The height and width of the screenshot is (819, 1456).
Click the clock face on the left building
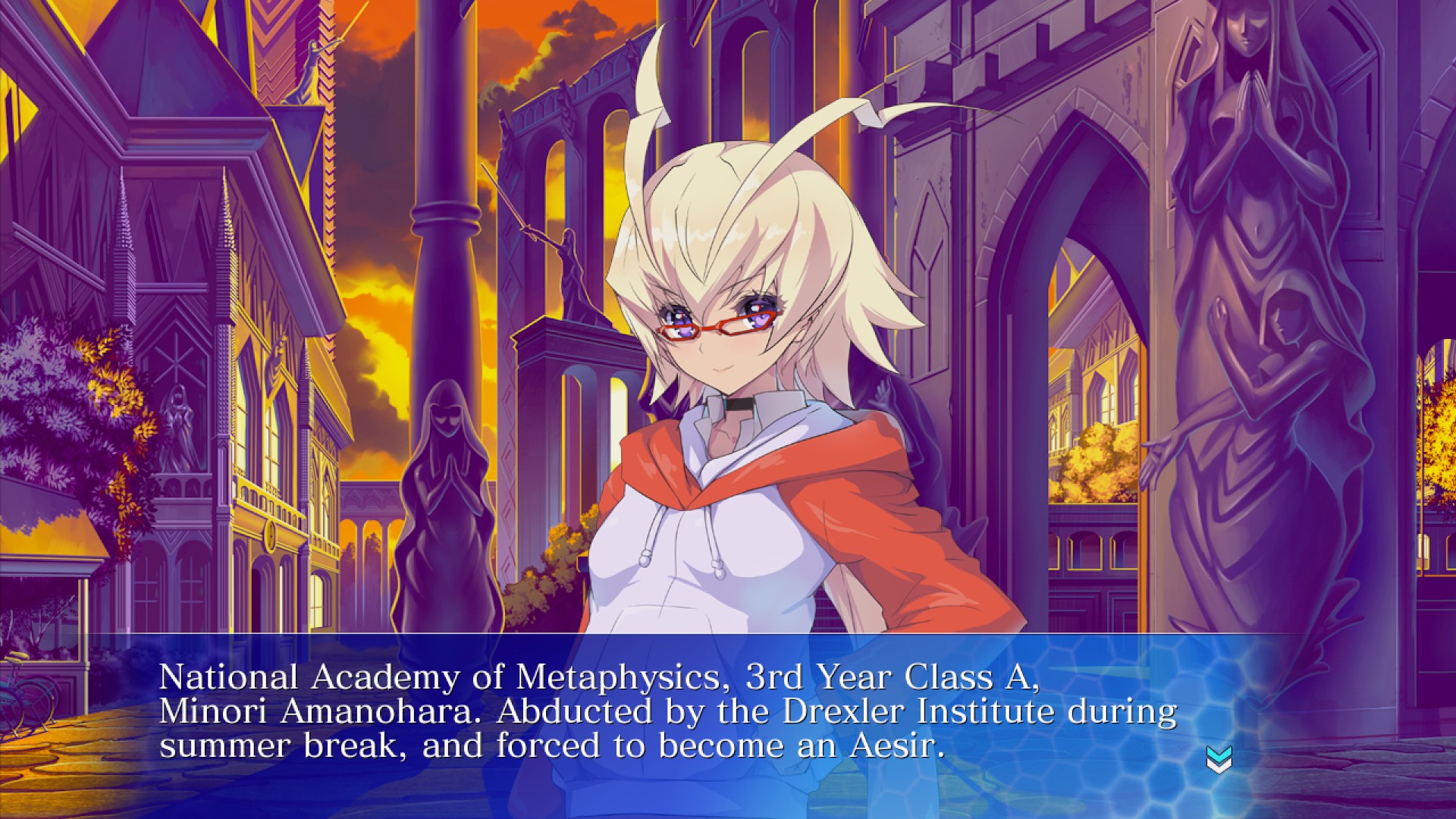click(270, 536)
